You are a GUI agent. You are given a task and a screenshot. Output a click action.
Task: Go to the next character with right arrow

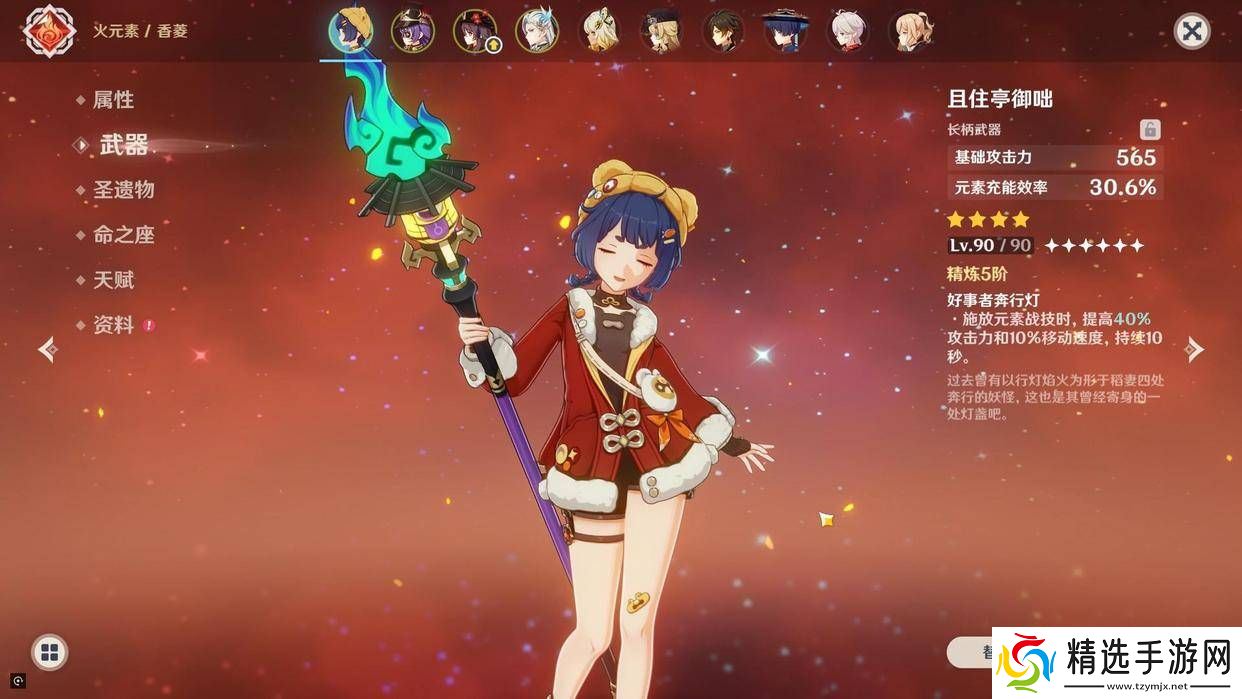[1194, 349]
